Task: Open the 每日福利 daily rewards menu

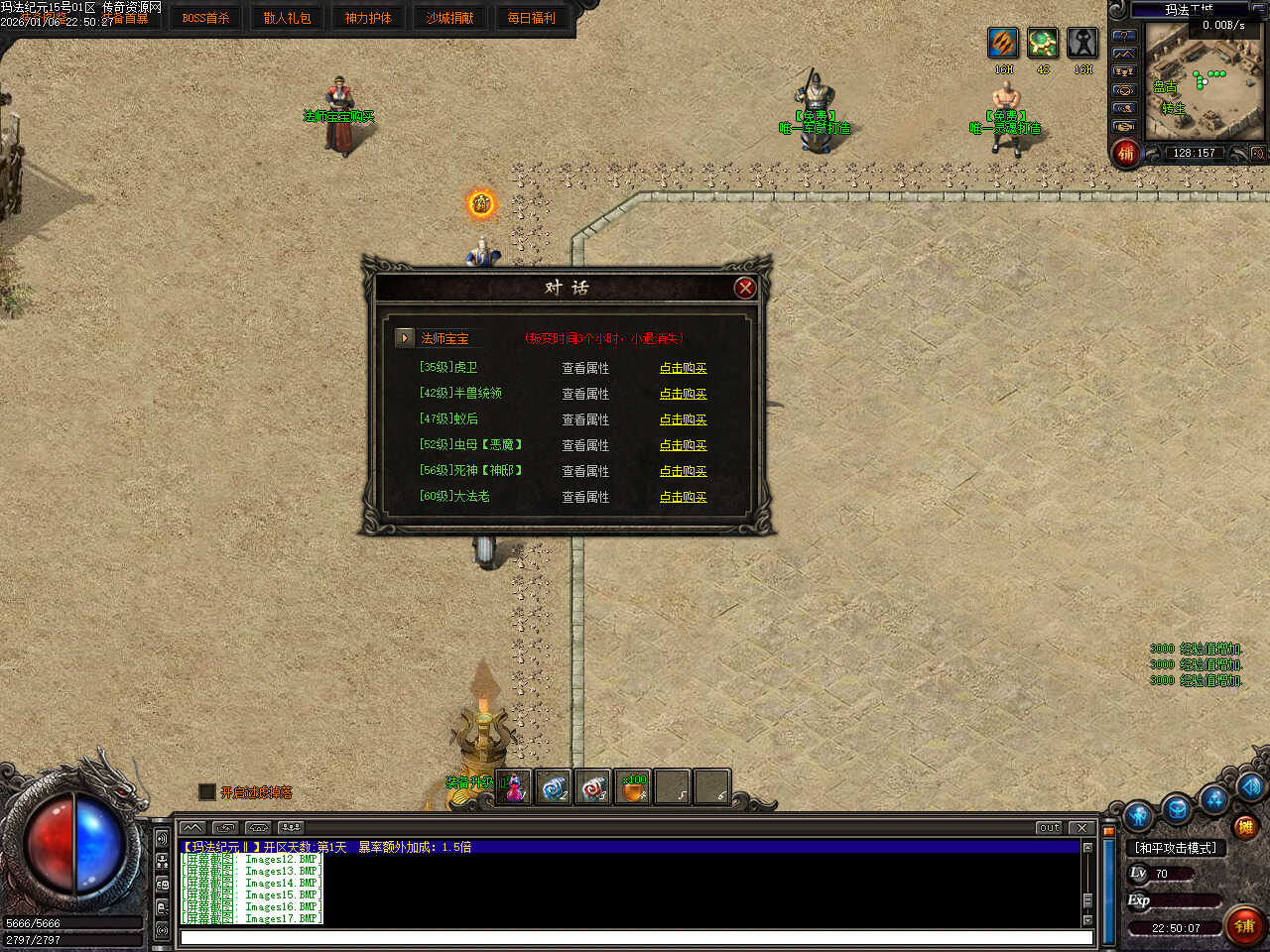Action: (x=531, y=18)
